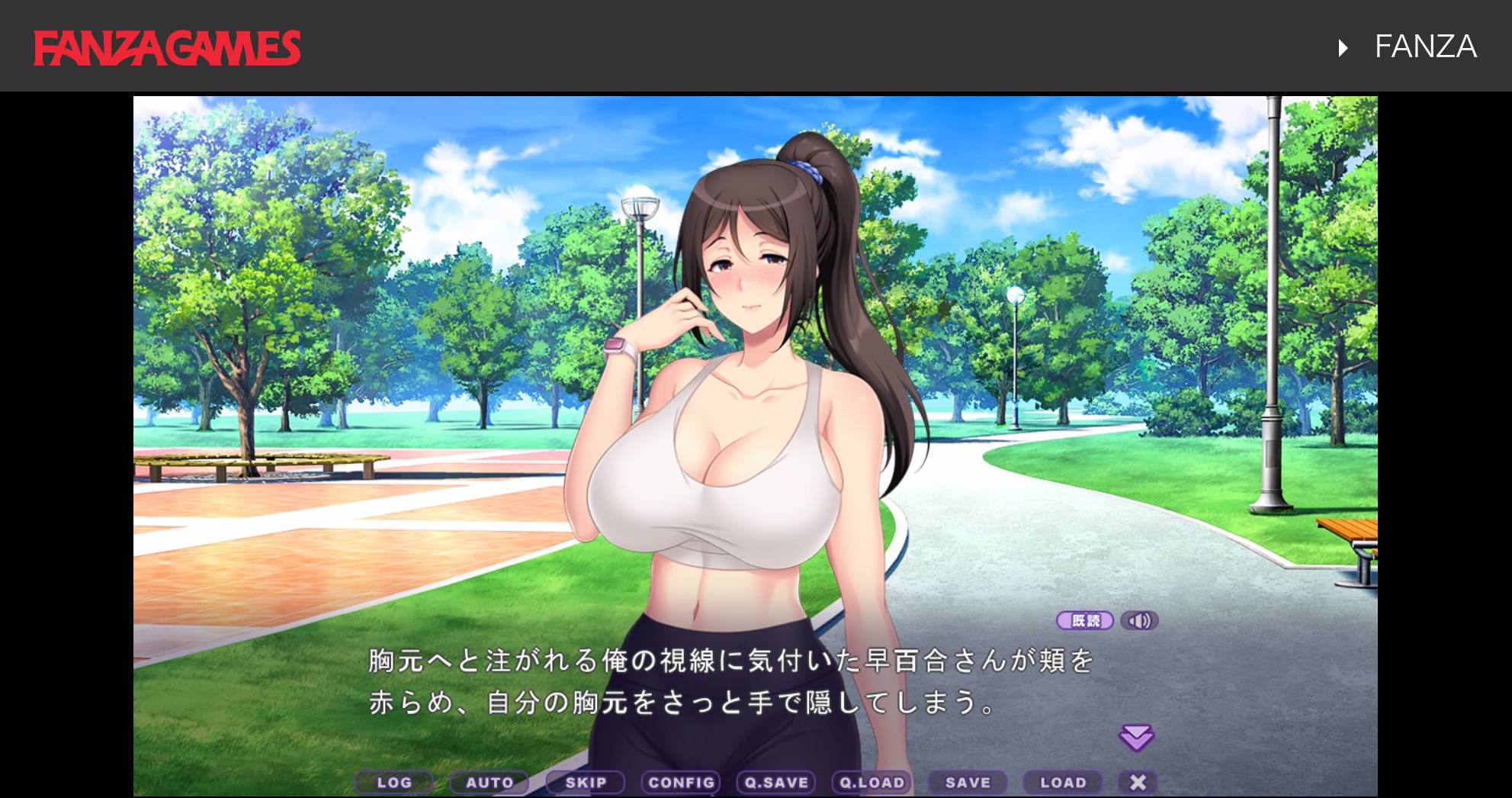Image resolution: width=1512 pixels, height=798 pixels.
Task: Enable AUTO text advance mode
Action: [490, 782]
